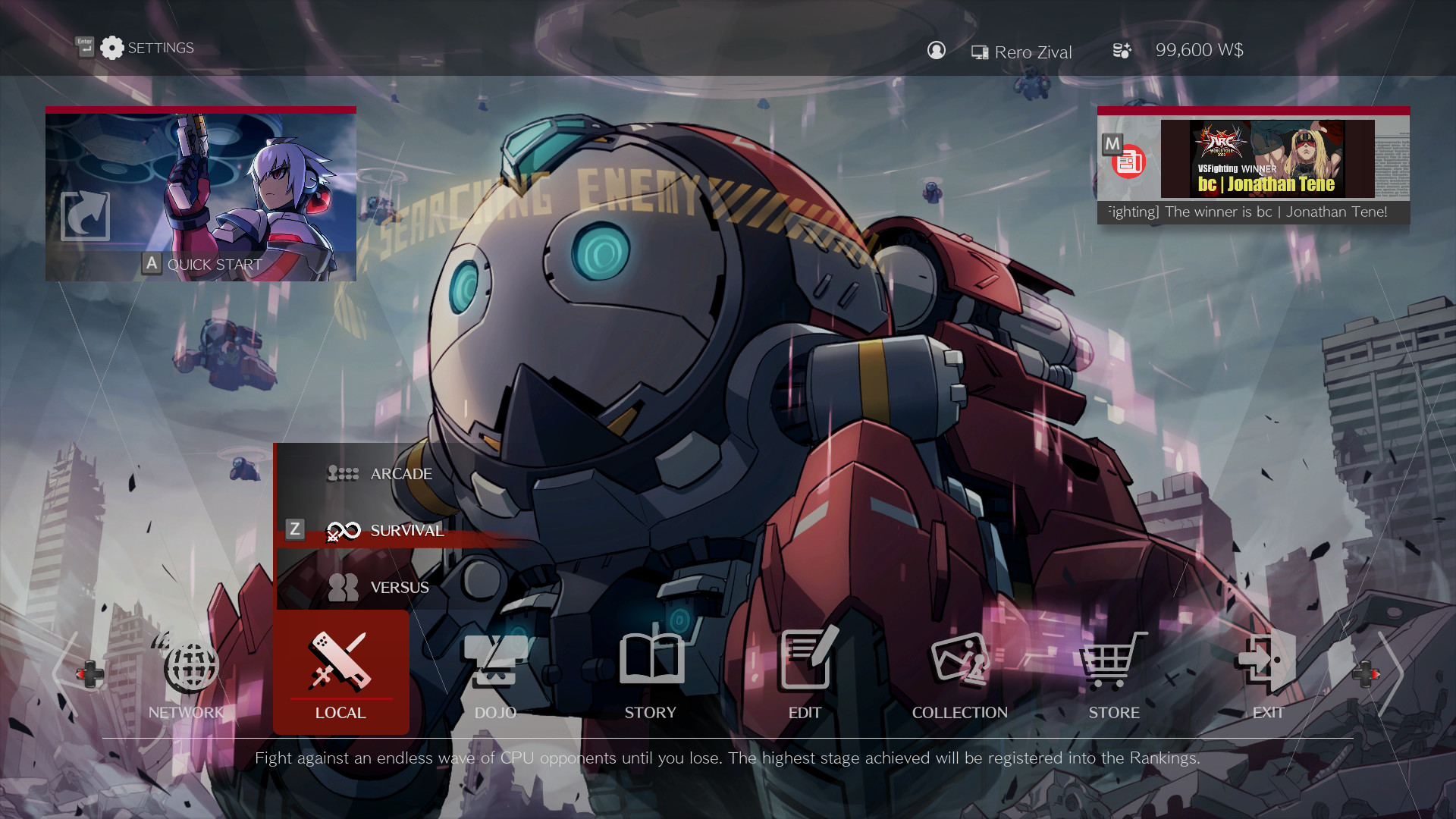
Task: Click the W$ currency coins icon
Action: [x=1121, y=50]
